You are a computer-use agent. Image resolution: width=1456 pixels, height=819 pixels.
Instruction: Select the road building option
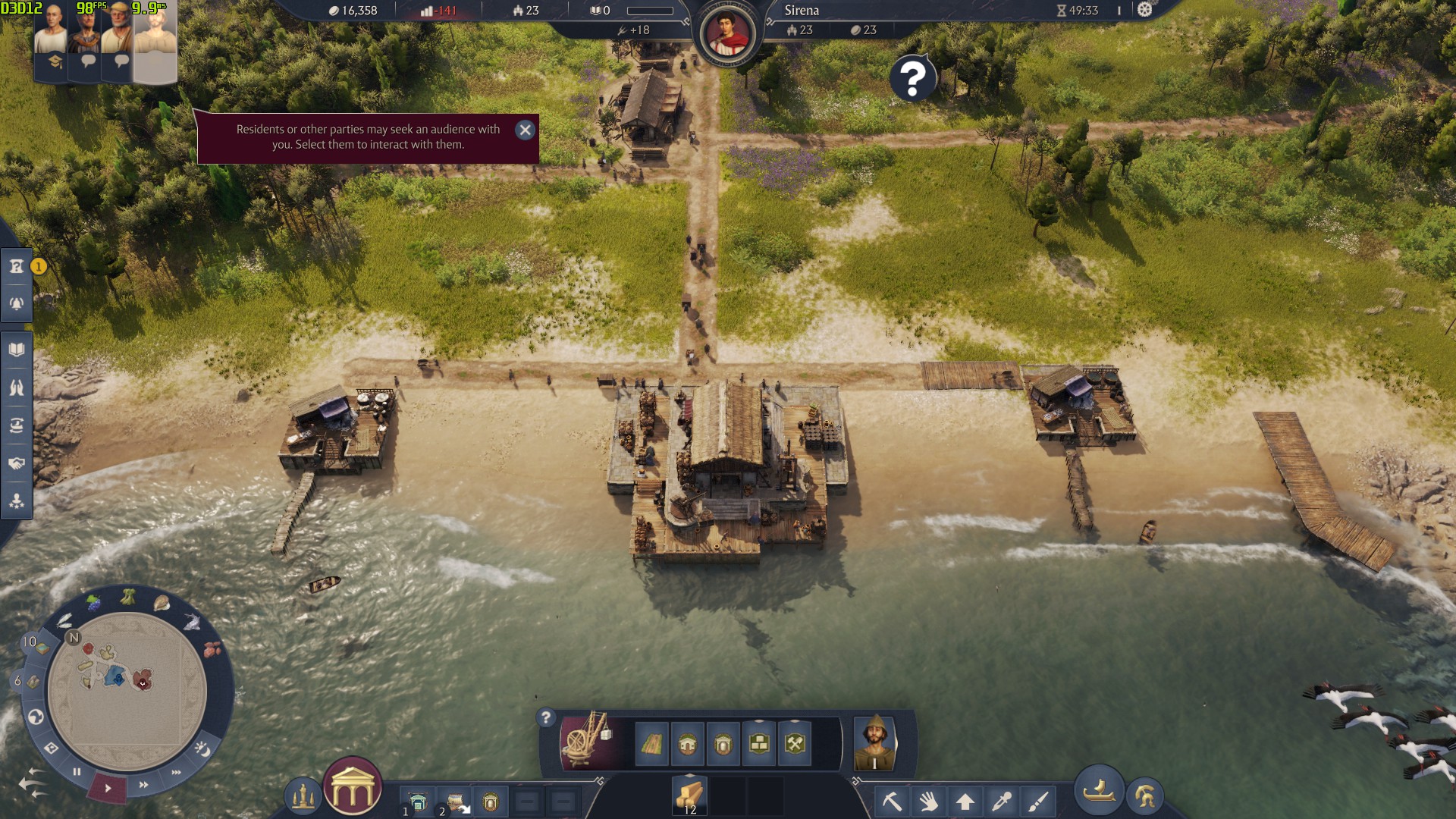point(651,744)
